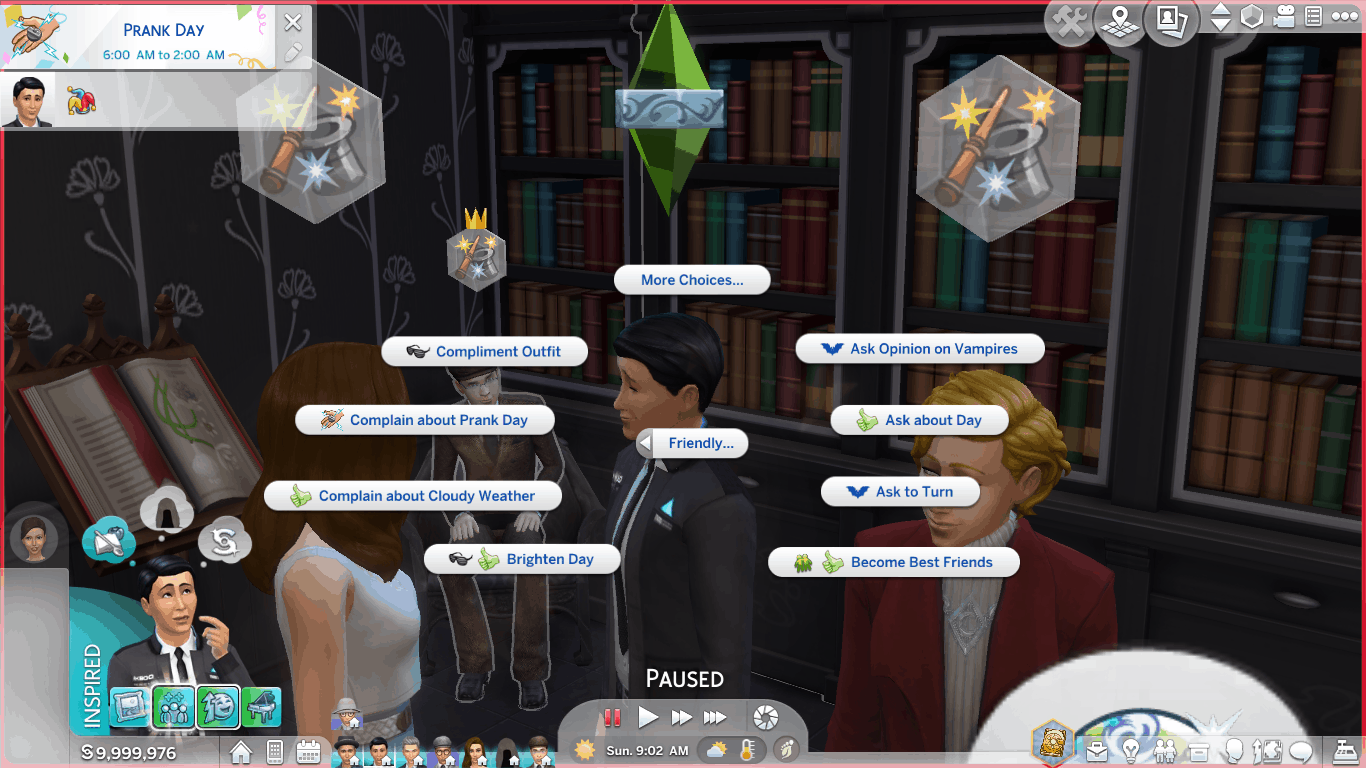Edit the Prank Day holiday with the pencil
Screen dimensions: 1366x768
coord(292,53)
